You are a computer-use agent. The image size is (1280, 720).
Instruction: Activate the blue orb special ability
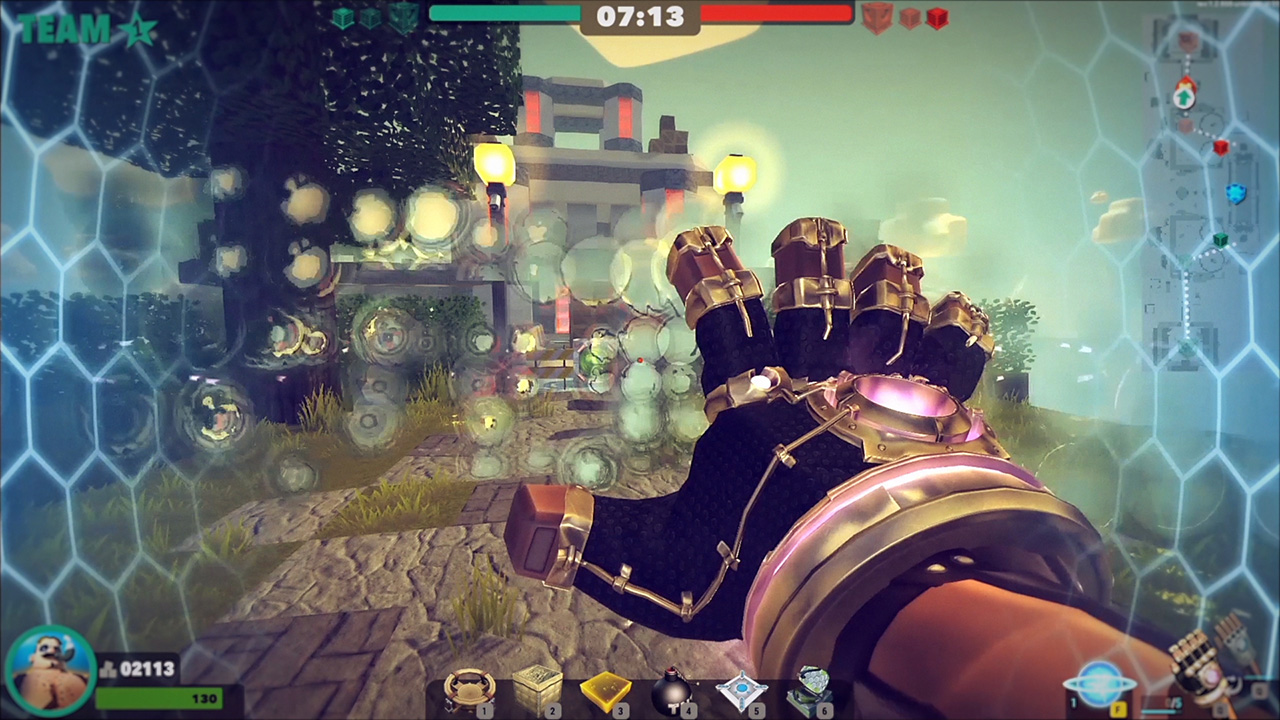click(1098, 684)
